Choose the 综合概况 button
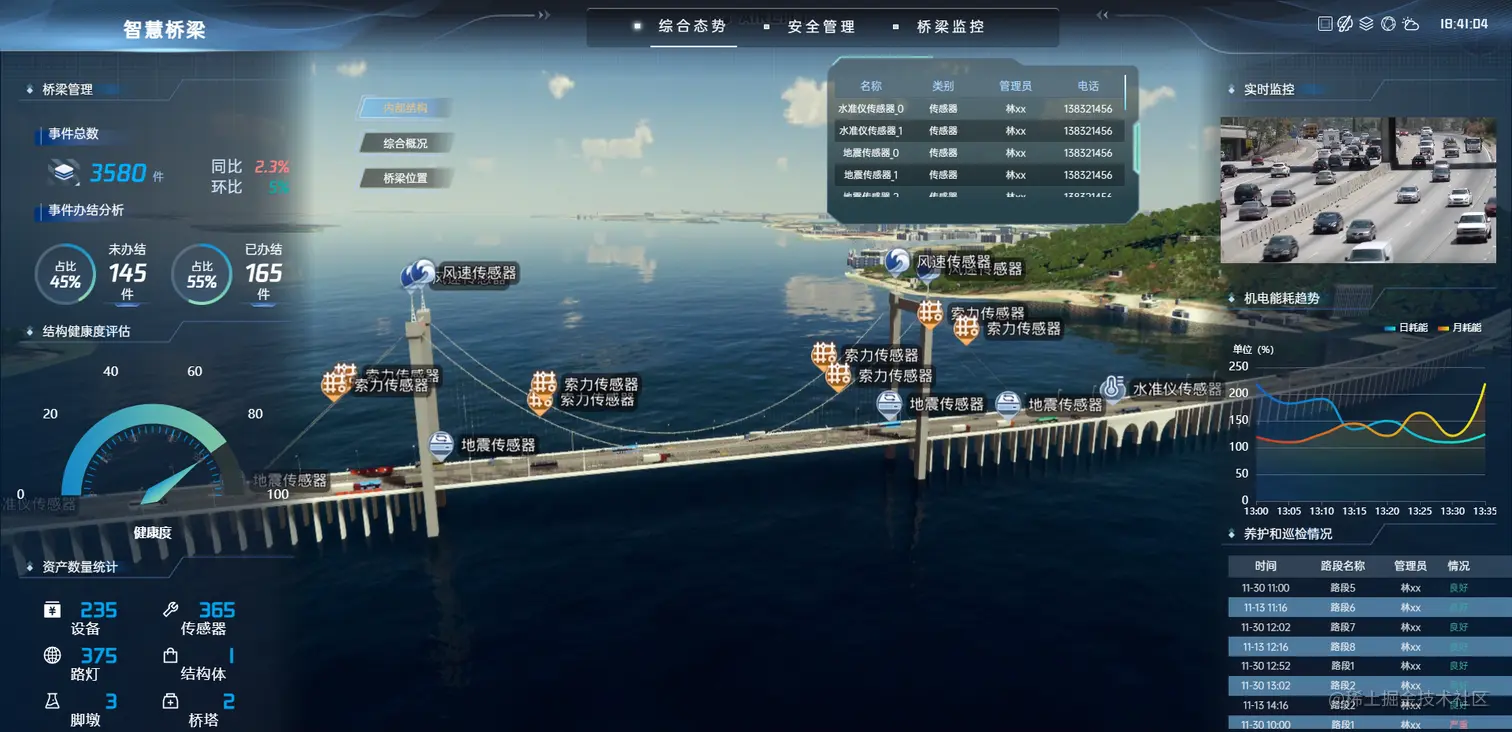The image size is (1512, 732). point(405,143)
